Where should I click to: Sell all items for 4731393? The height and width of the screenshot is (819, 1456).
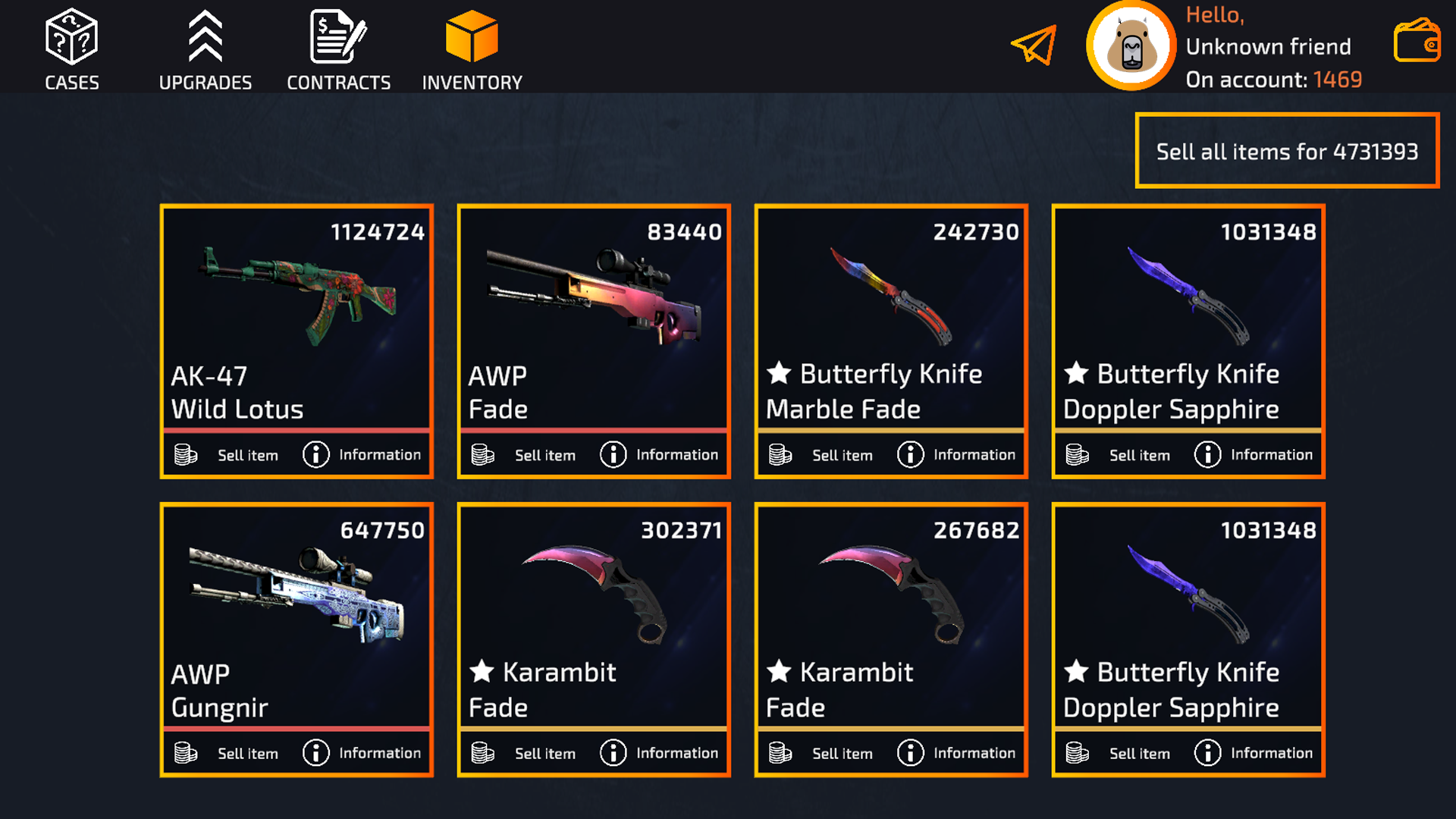pos(1287,151)
